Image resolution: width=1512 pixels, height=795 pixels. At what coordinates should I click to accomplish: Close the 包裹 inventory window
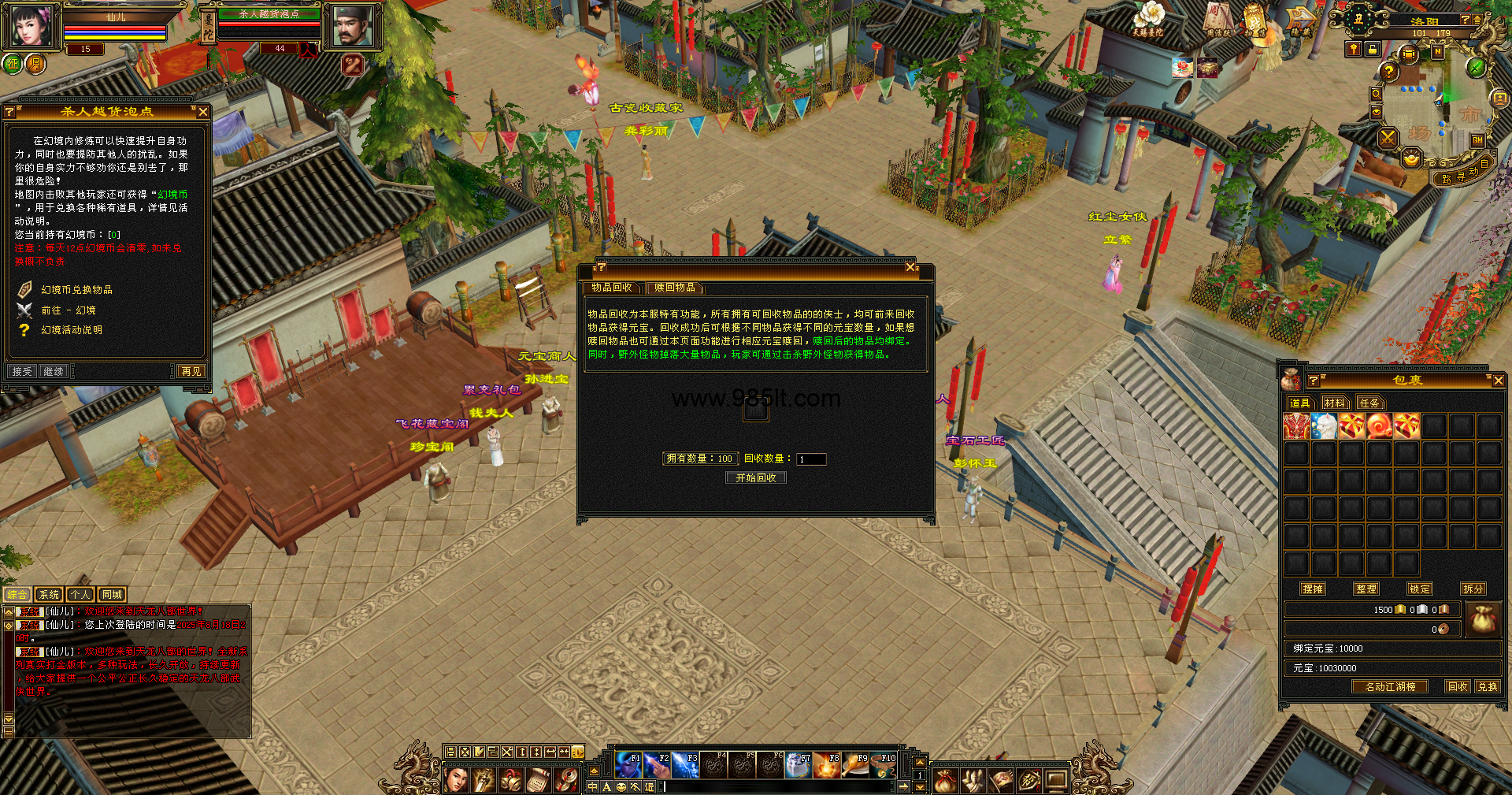pos(1498,381)
